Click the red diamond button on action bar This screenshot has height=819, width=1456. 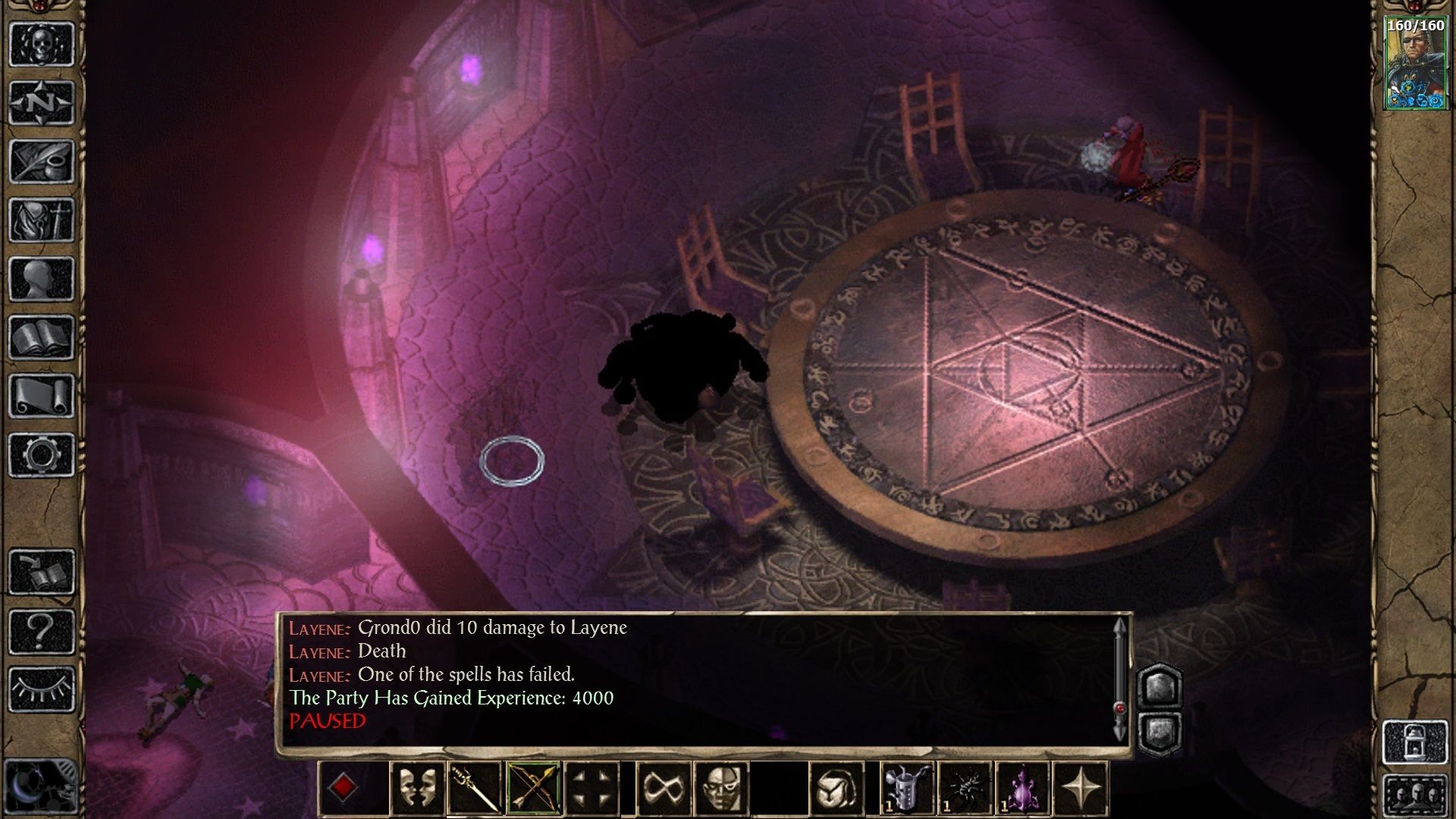click(343, 788)
